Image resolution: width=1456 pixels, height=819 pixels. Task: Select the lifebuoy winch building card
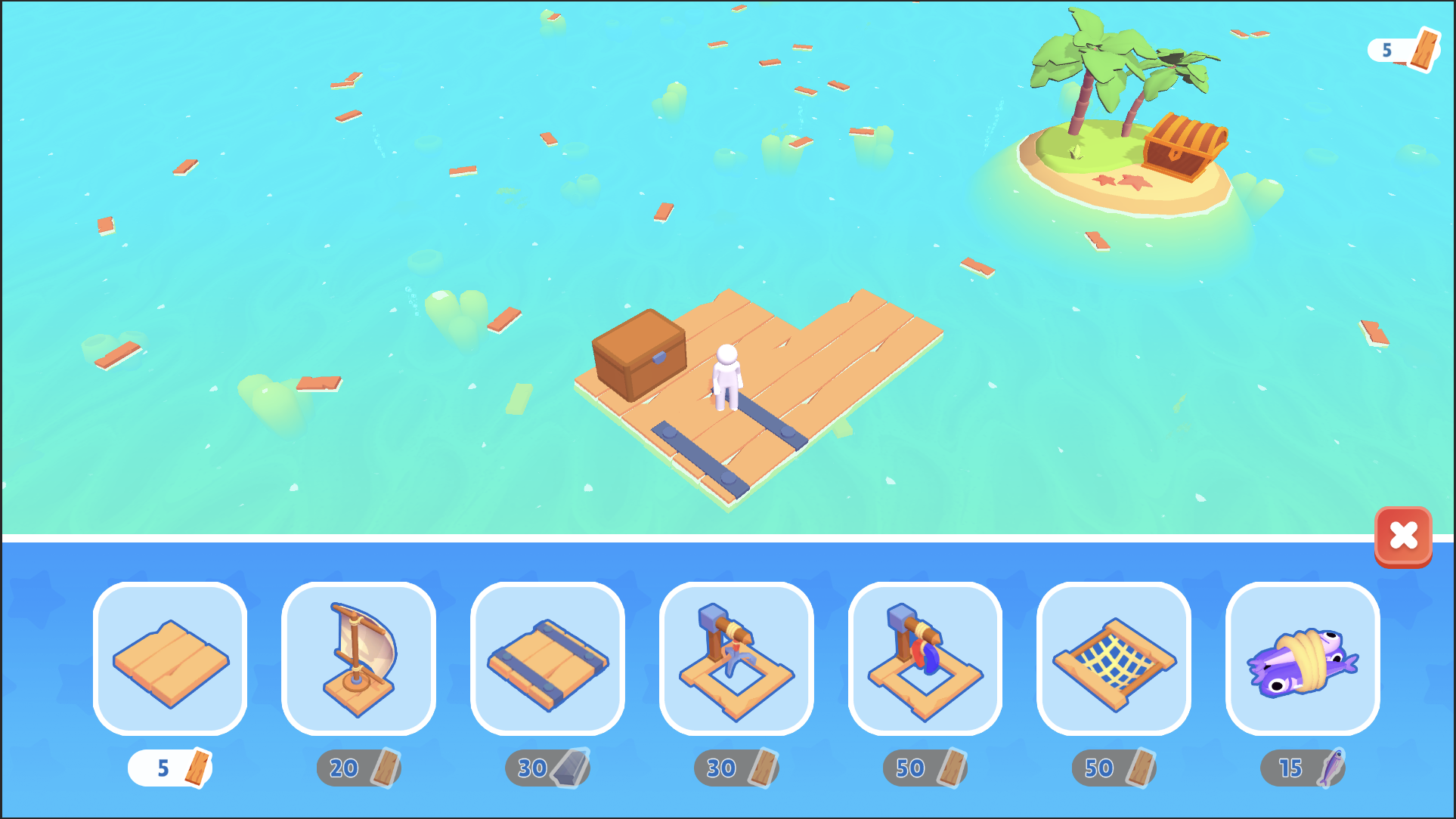coord(925,659)
